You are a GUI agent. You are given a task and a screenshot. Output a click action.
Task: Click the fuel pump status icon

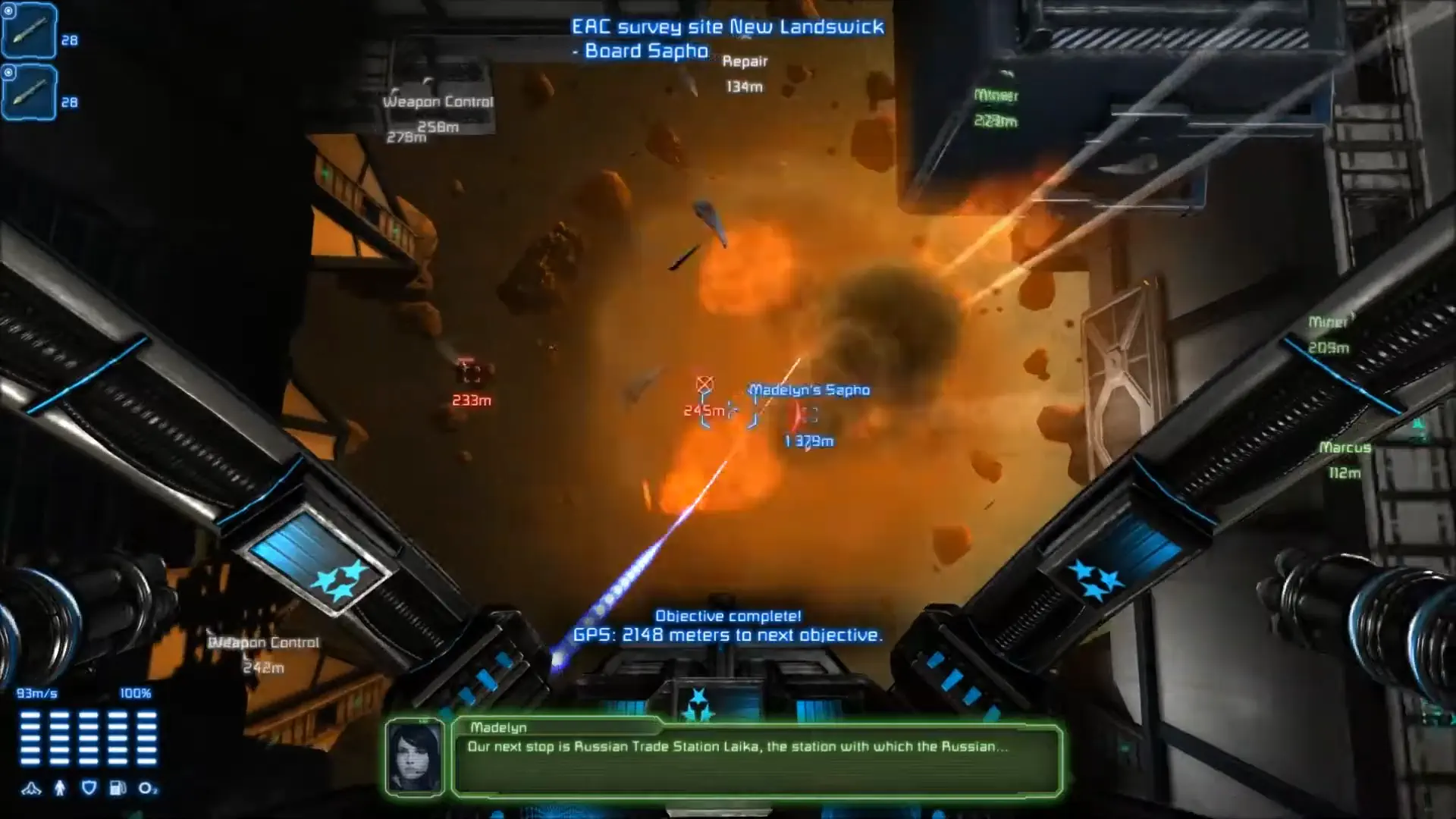pos(116,788)
